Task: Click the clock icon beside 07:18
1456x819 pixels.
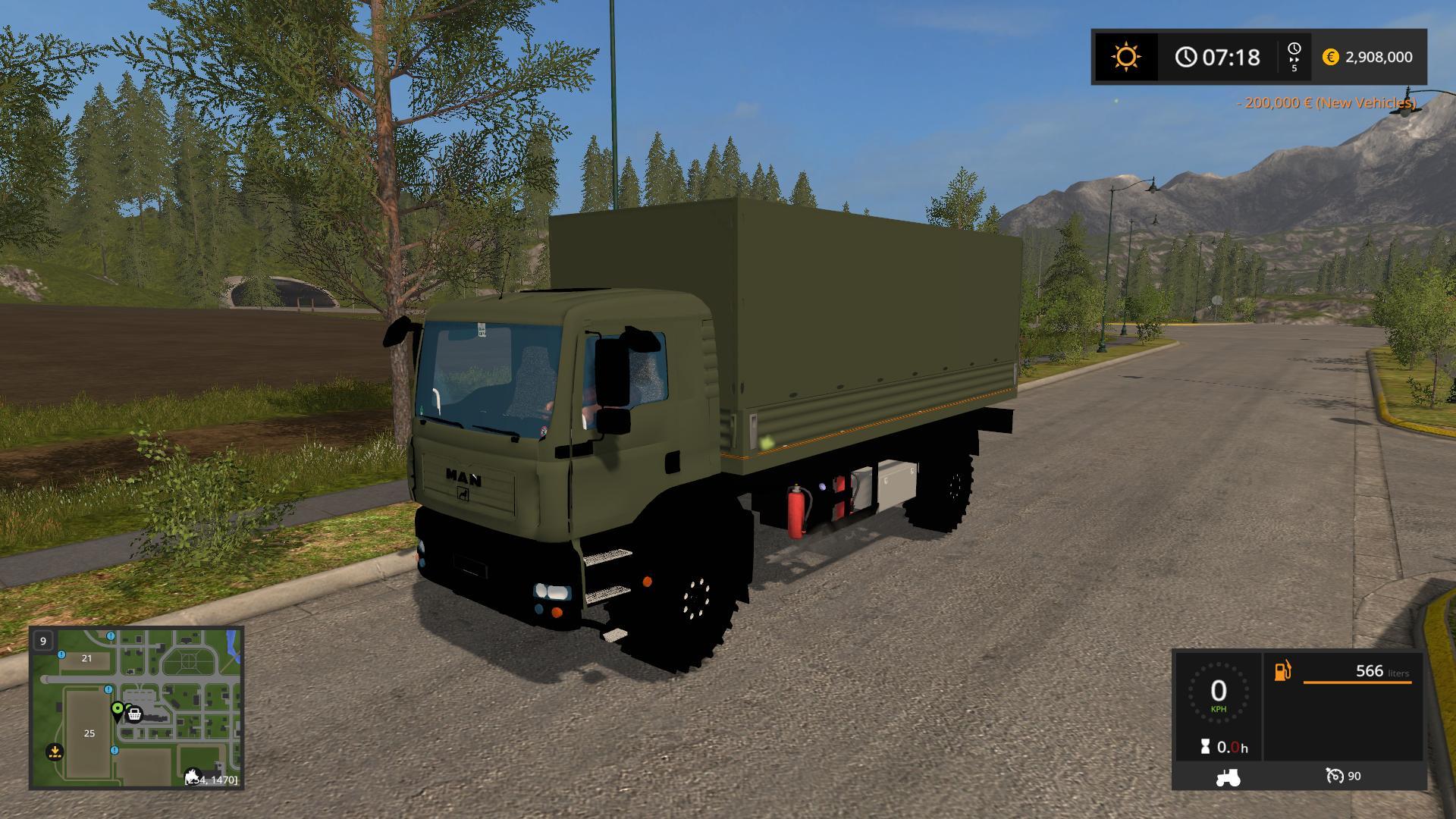Action: click(x=1185, y=55)
